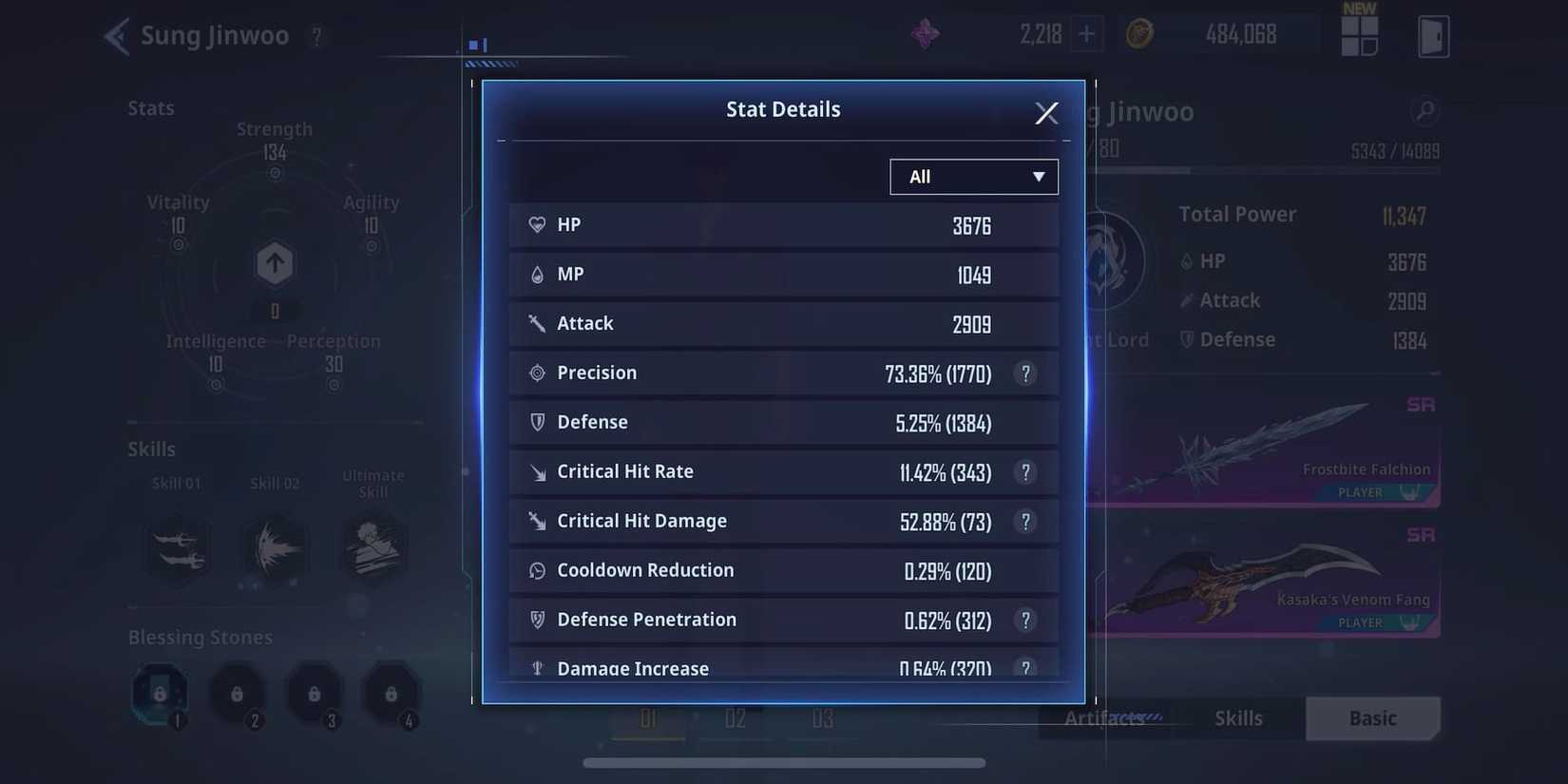This screenshot has width=1568, height=784.
Task: Click the HP heart icon in Stat Details
Action: point(538,224)
